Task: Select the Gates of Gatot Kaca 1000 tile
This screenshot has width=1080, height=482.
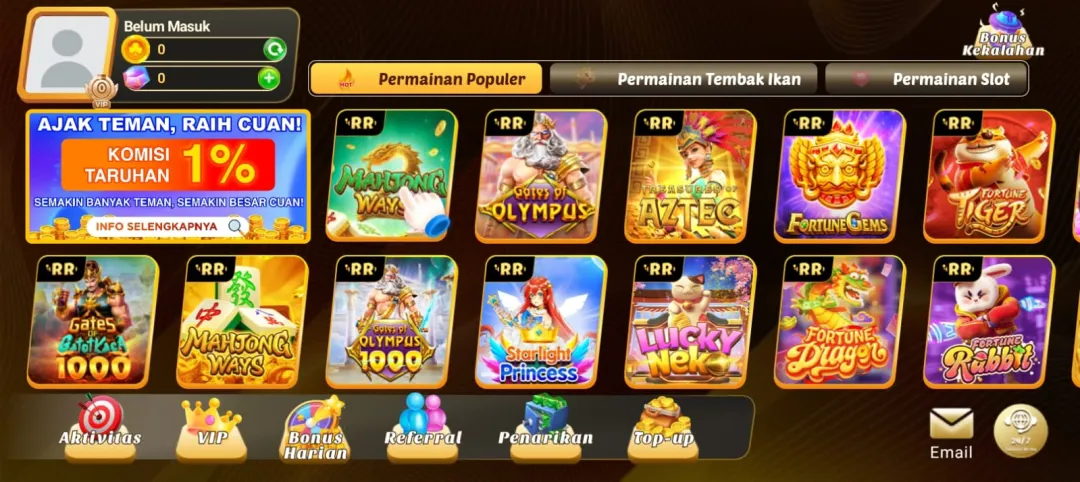Action: coord(93,321)
